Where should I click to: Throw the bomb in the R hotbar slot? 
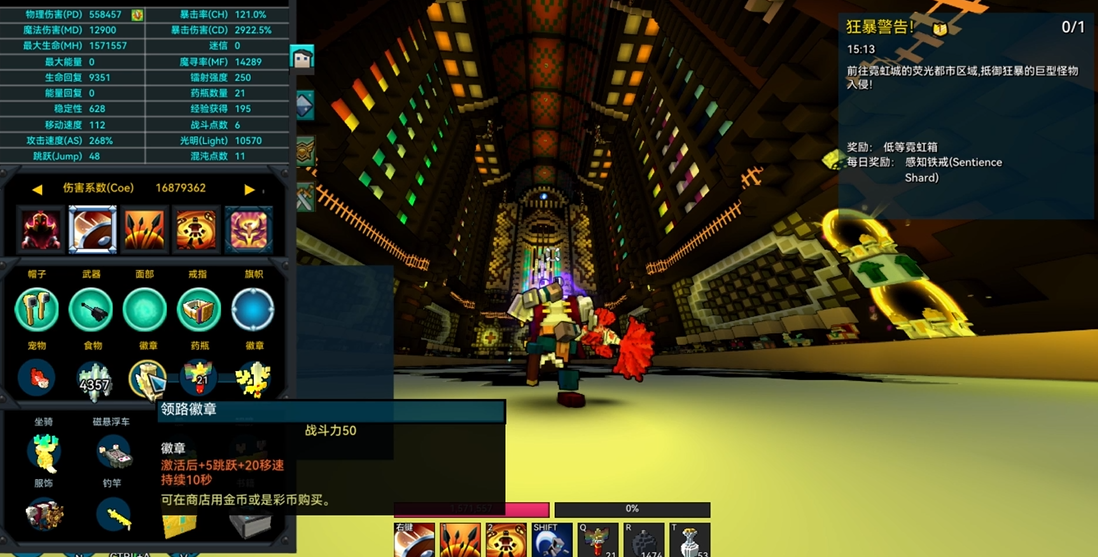643,540
